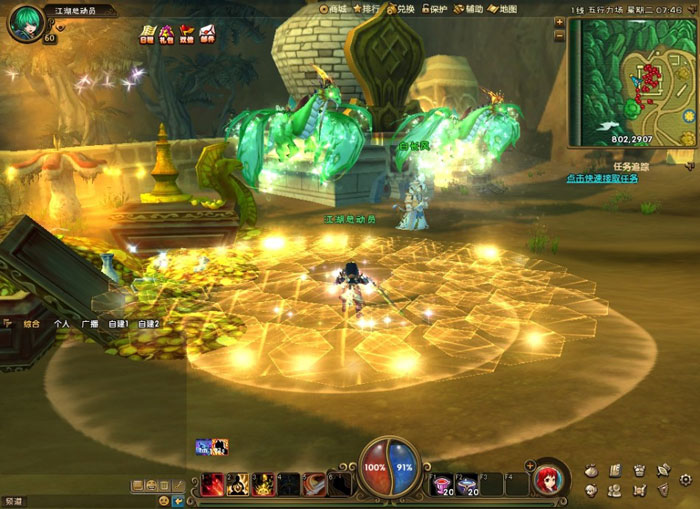This screenshot has width=700, height=509.
Task: Switch to the 个人 chat tab
Action: coord(62,324)
